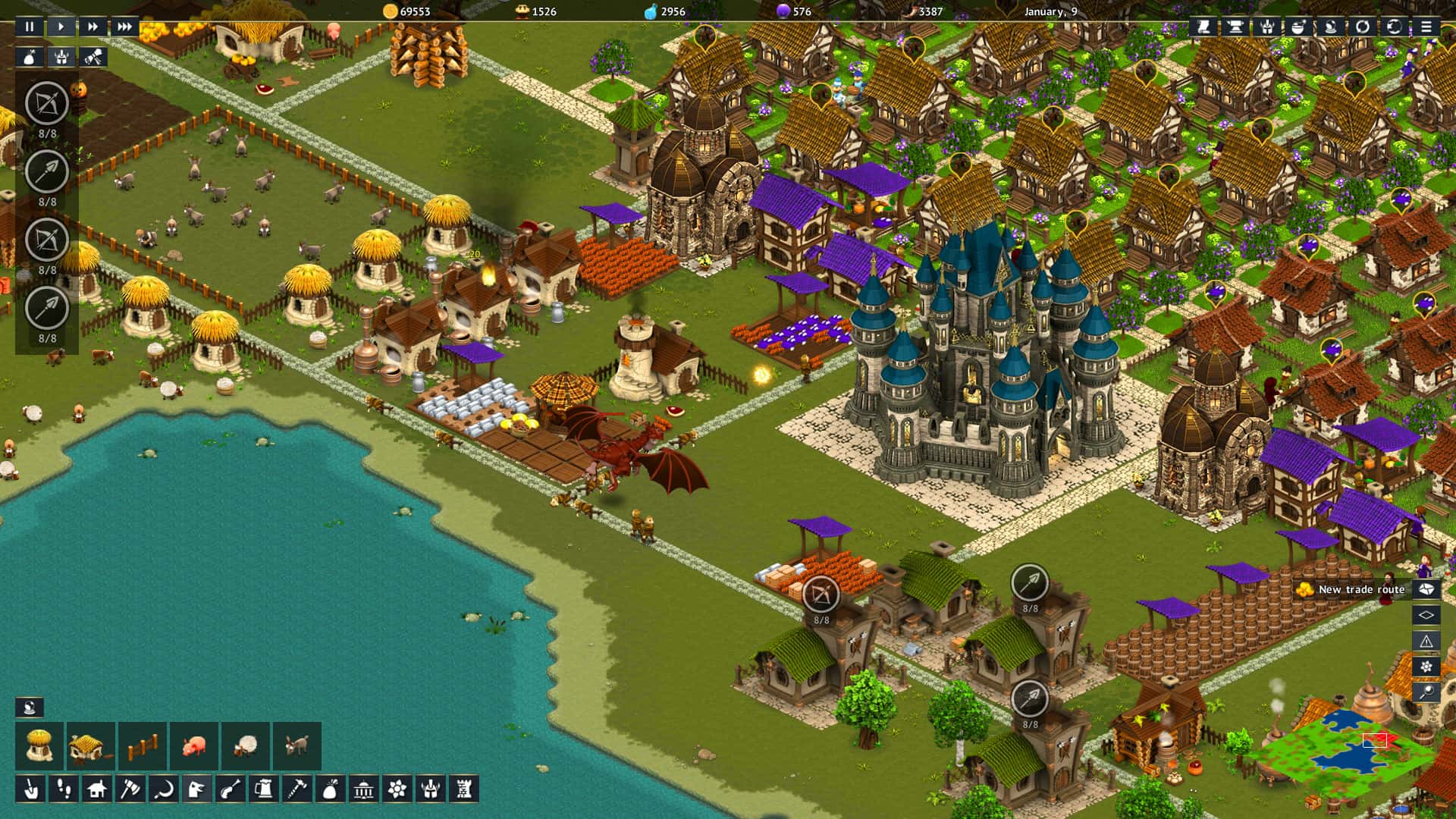
Task: Toggle the warning triangle overlay
Action: [1426, 640]
